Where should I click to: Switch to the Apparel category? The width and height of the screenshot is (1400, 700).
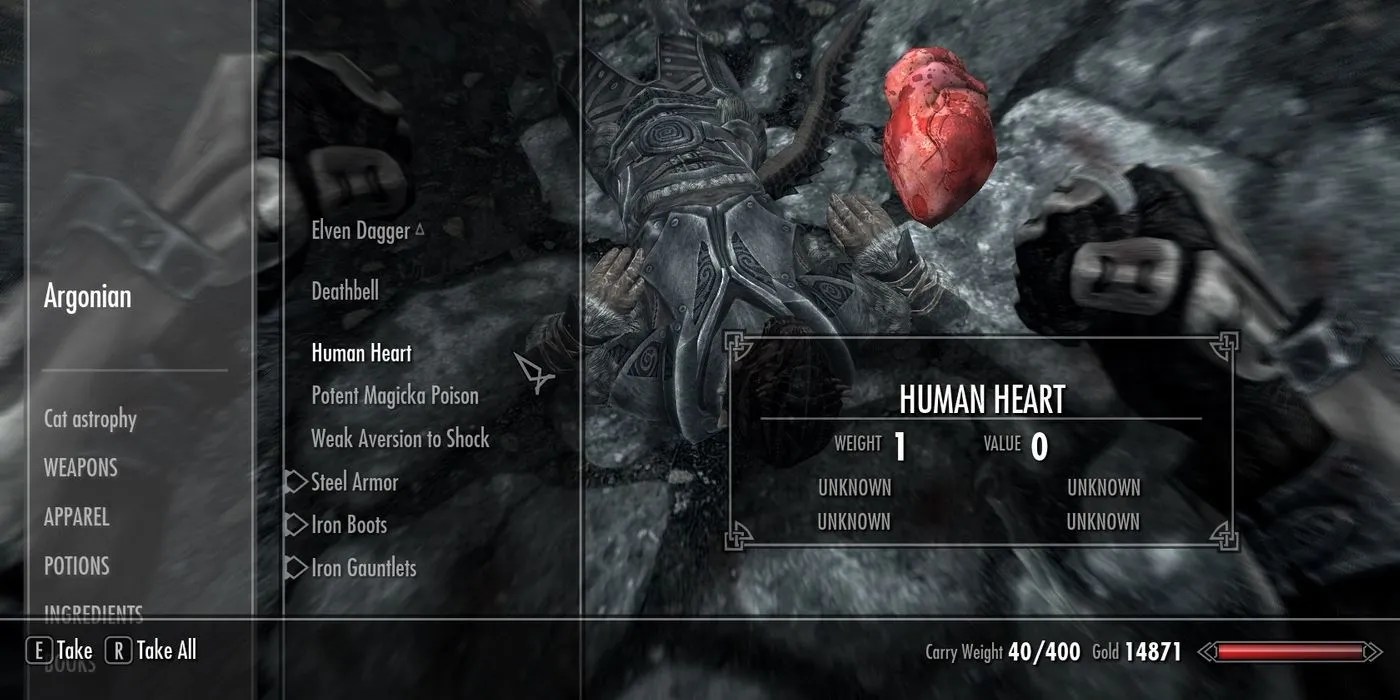76,517
